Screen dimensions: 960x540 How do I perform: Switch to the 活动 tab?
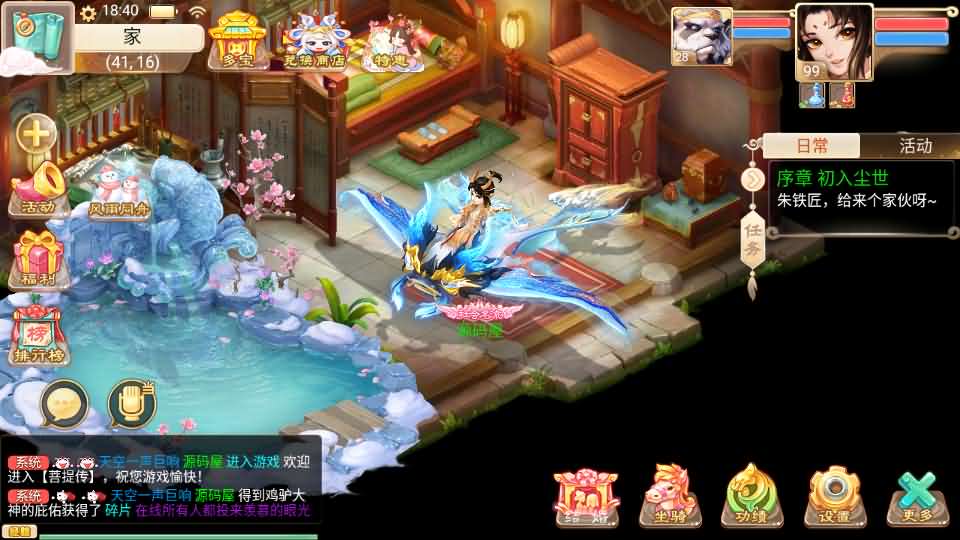pos(914,146)
